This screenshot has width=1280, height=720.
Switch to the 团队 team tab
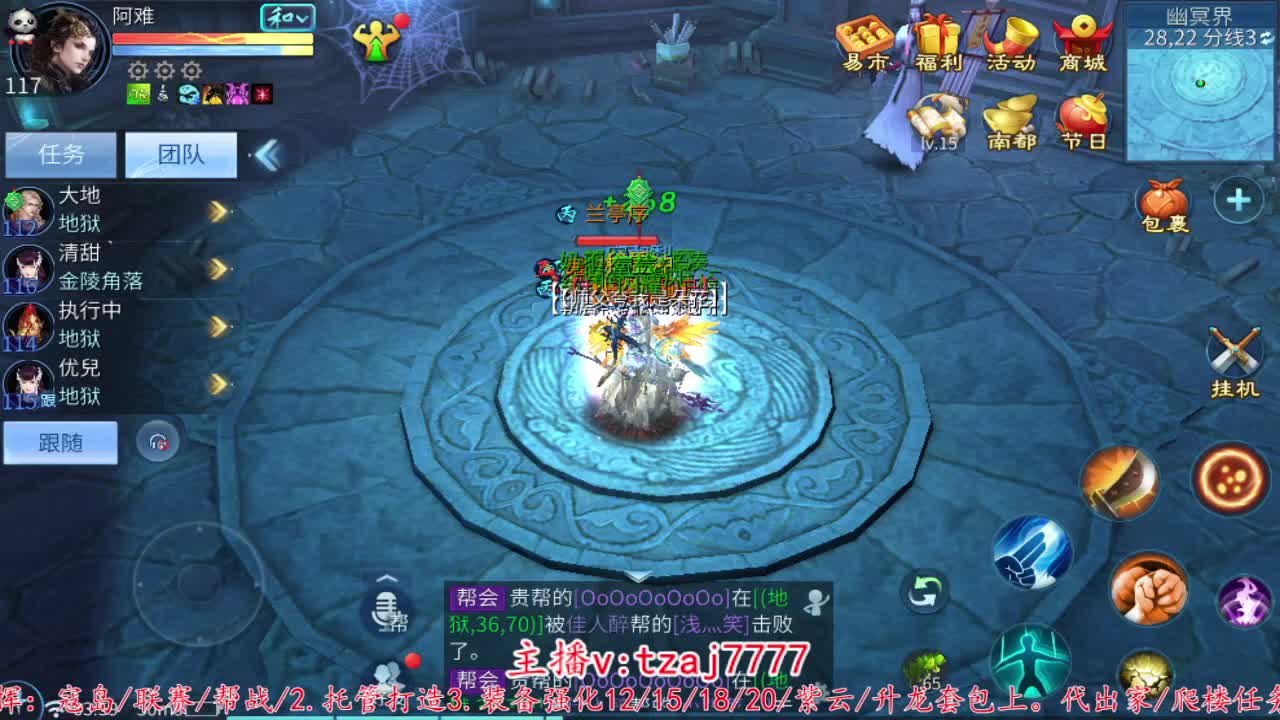181,153
